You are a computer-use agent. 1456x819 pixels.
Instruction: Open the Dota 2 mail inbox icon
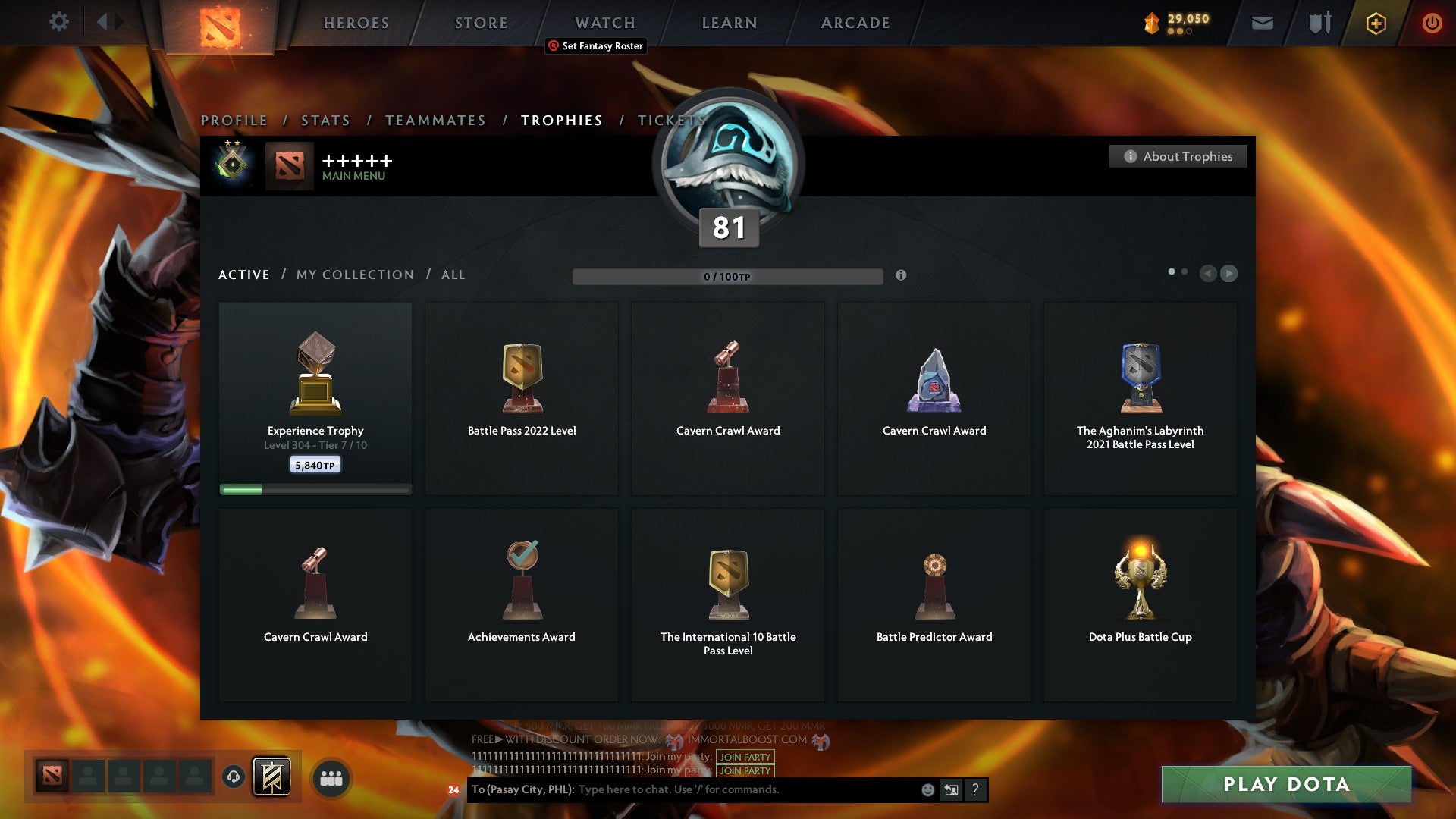pos(1261,23)
